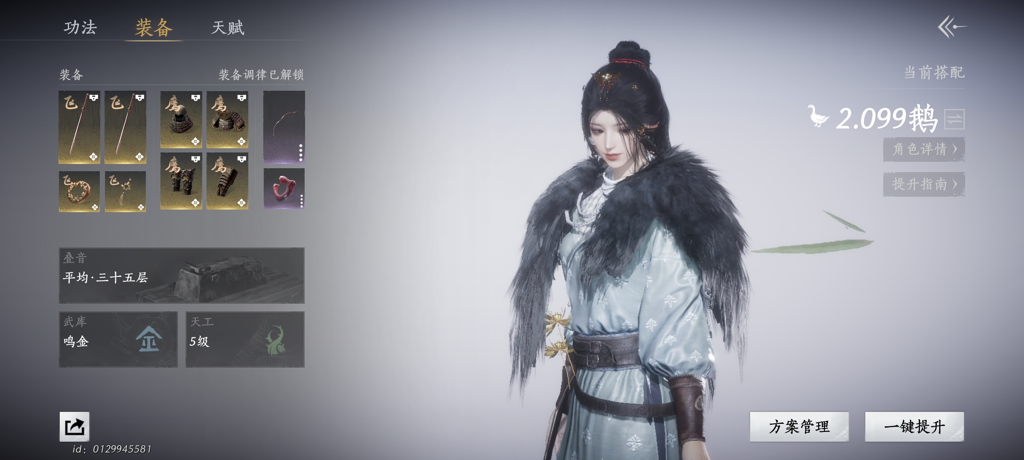This screenshot has height=460, width=1024.
Task: Choose the chest armor slot
Action: coord(227,127)
